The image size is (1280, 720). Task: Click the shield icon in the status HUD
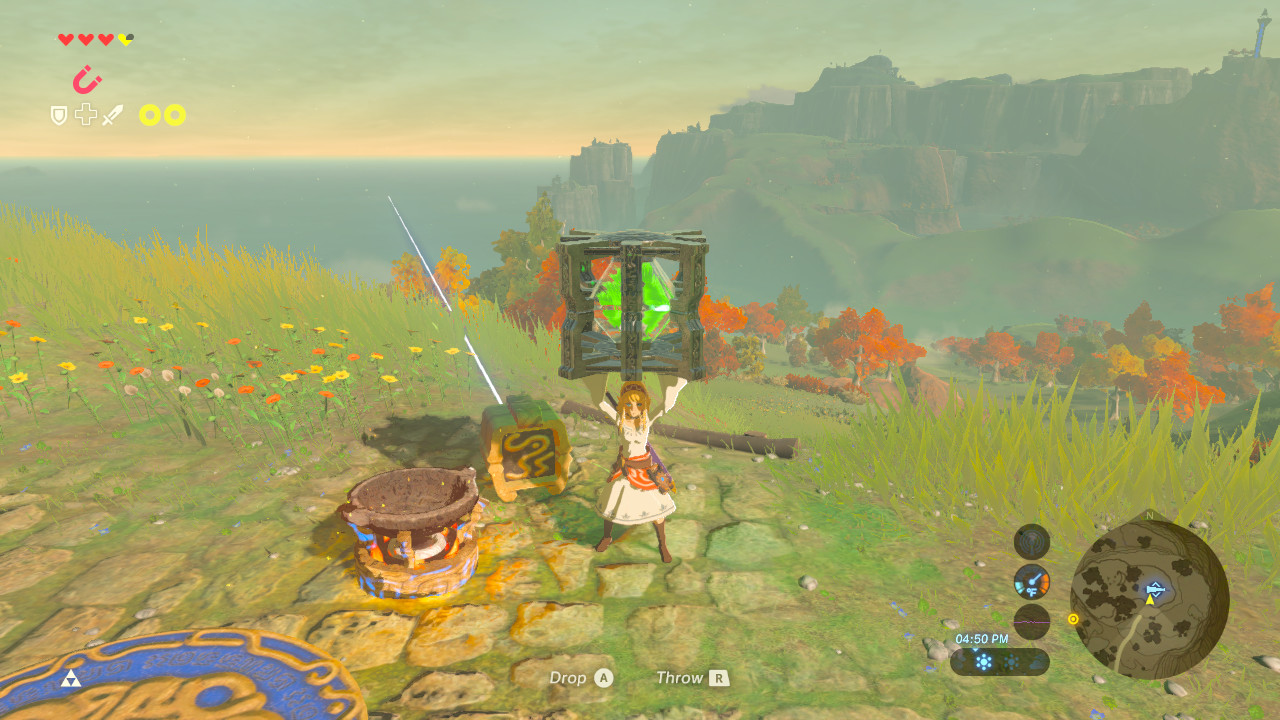coord(57,114)
